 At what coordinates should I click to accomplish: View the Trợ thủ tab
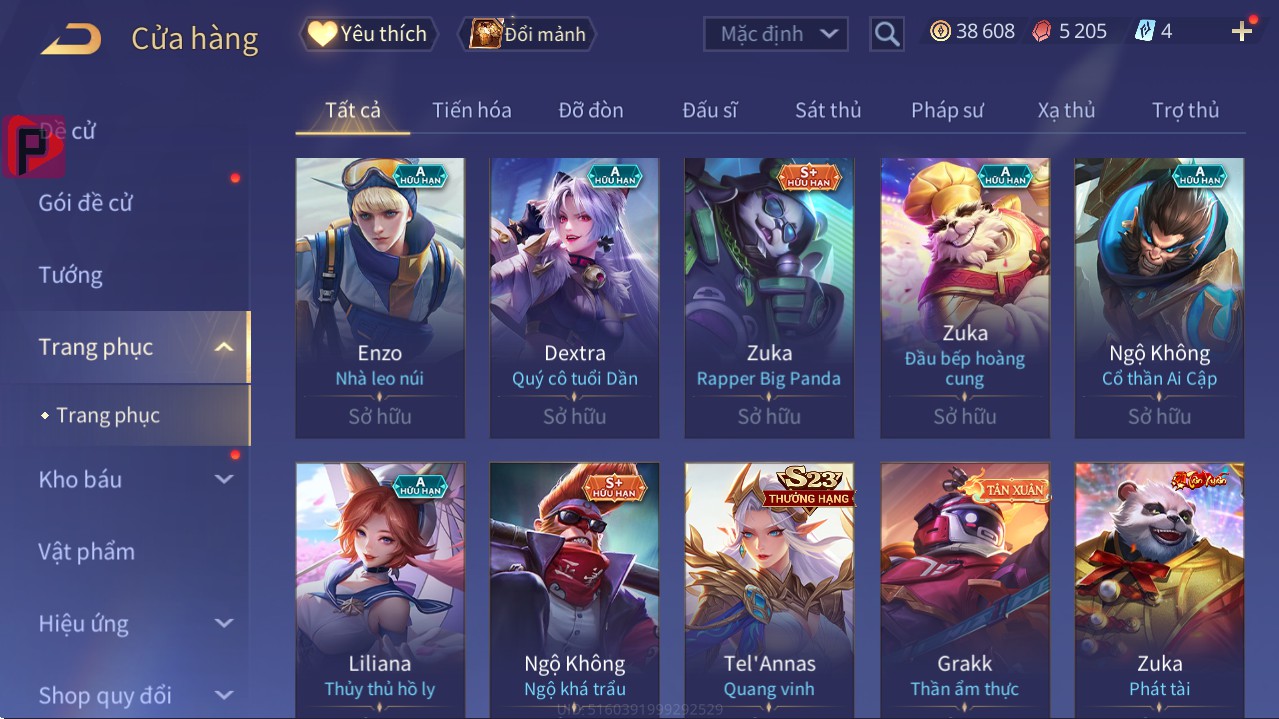coord(1185,110)
